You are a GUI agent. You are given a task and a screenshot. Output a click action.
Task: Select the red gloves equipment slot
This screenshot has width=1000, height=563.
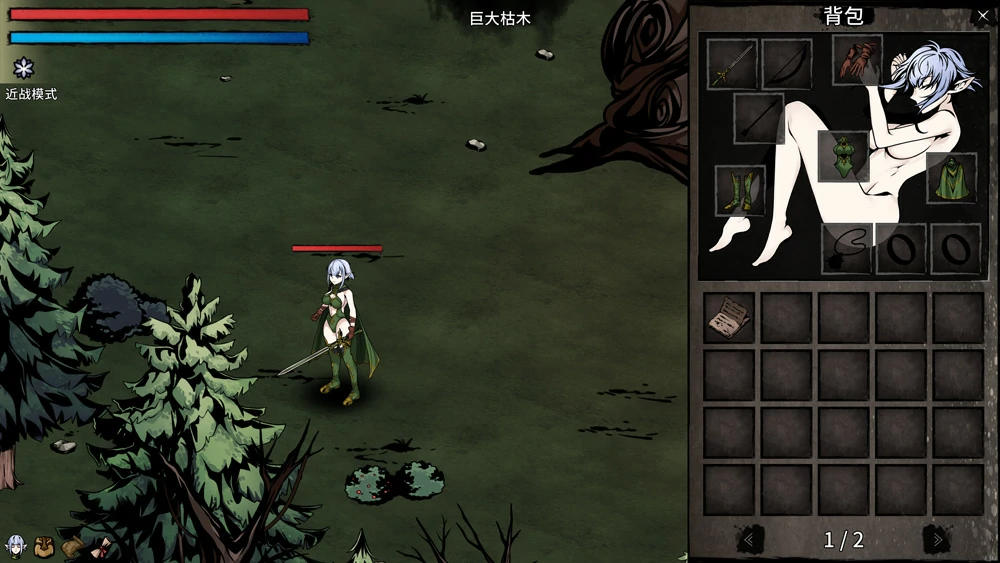pos(857,60)
